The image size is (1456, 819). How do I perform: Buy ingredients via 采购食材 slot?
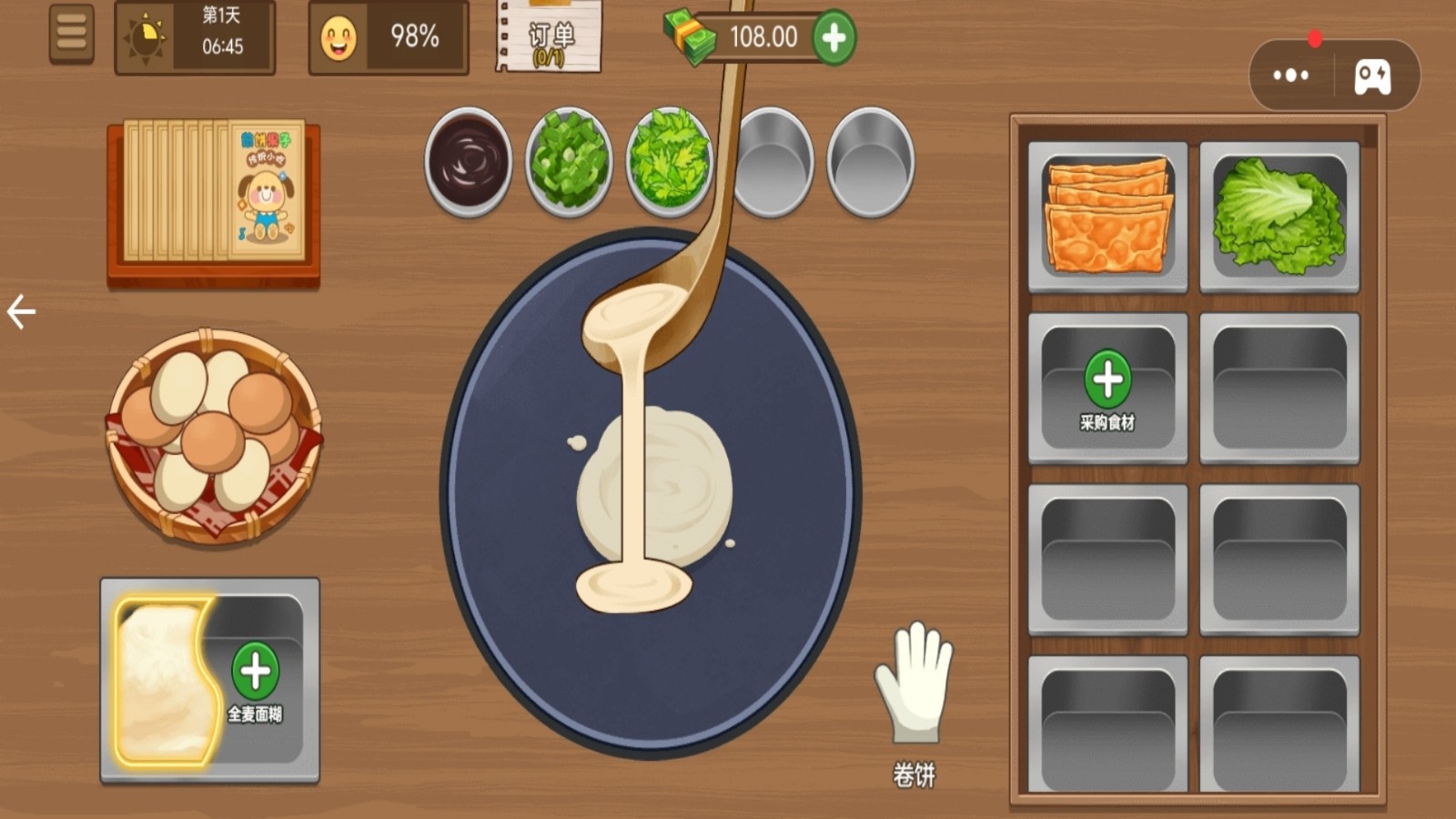pos(1107,389)
